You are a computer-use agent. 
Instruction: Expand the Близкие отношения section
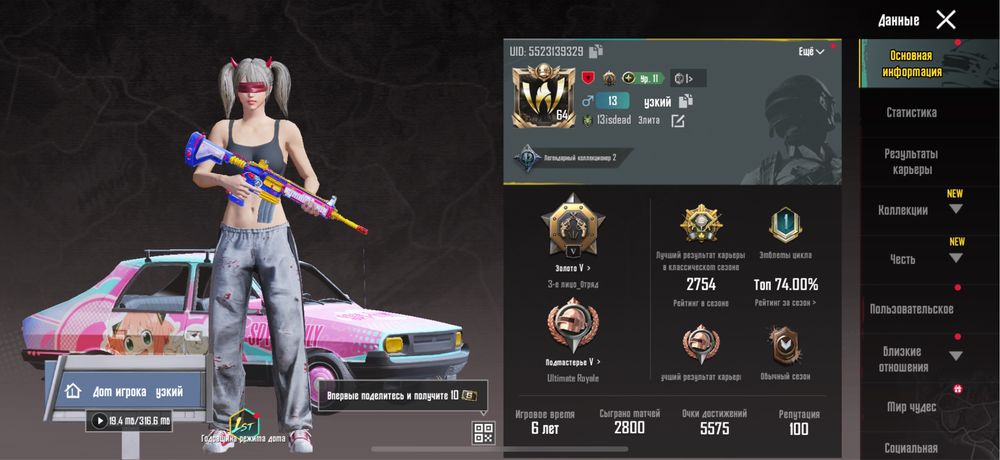955,356
